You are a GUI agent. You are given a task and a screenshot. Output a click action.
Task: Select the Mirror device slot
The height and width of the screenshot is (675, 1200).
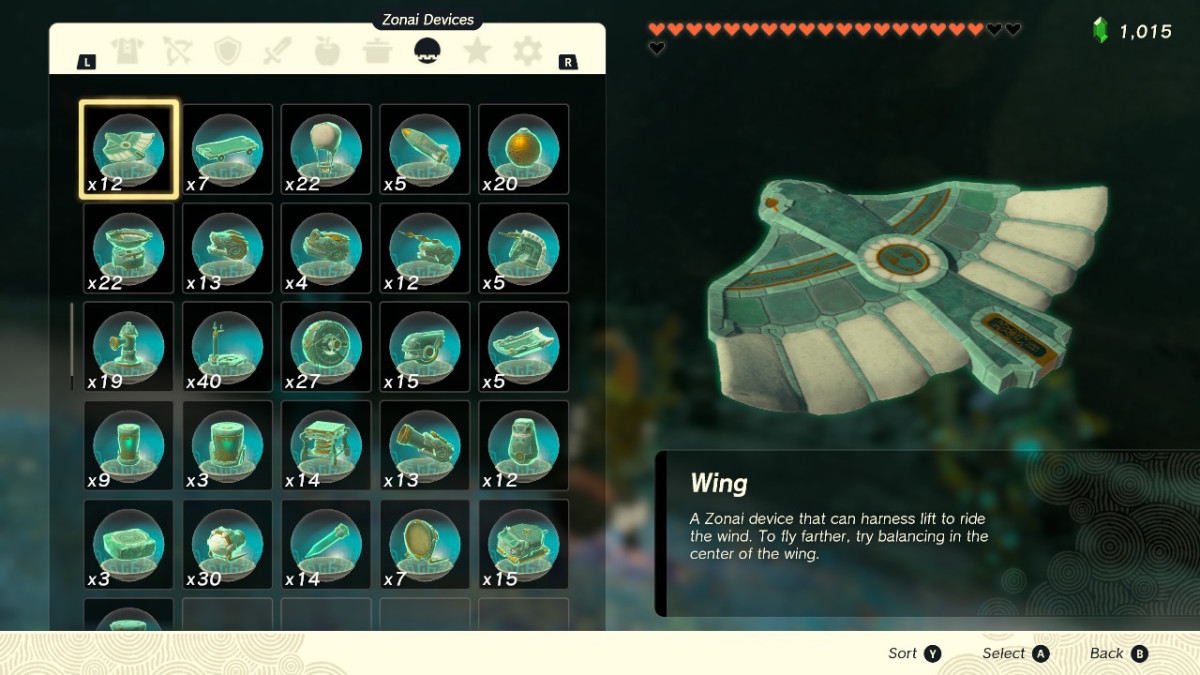pyautogui.click(x=425, y=545)
